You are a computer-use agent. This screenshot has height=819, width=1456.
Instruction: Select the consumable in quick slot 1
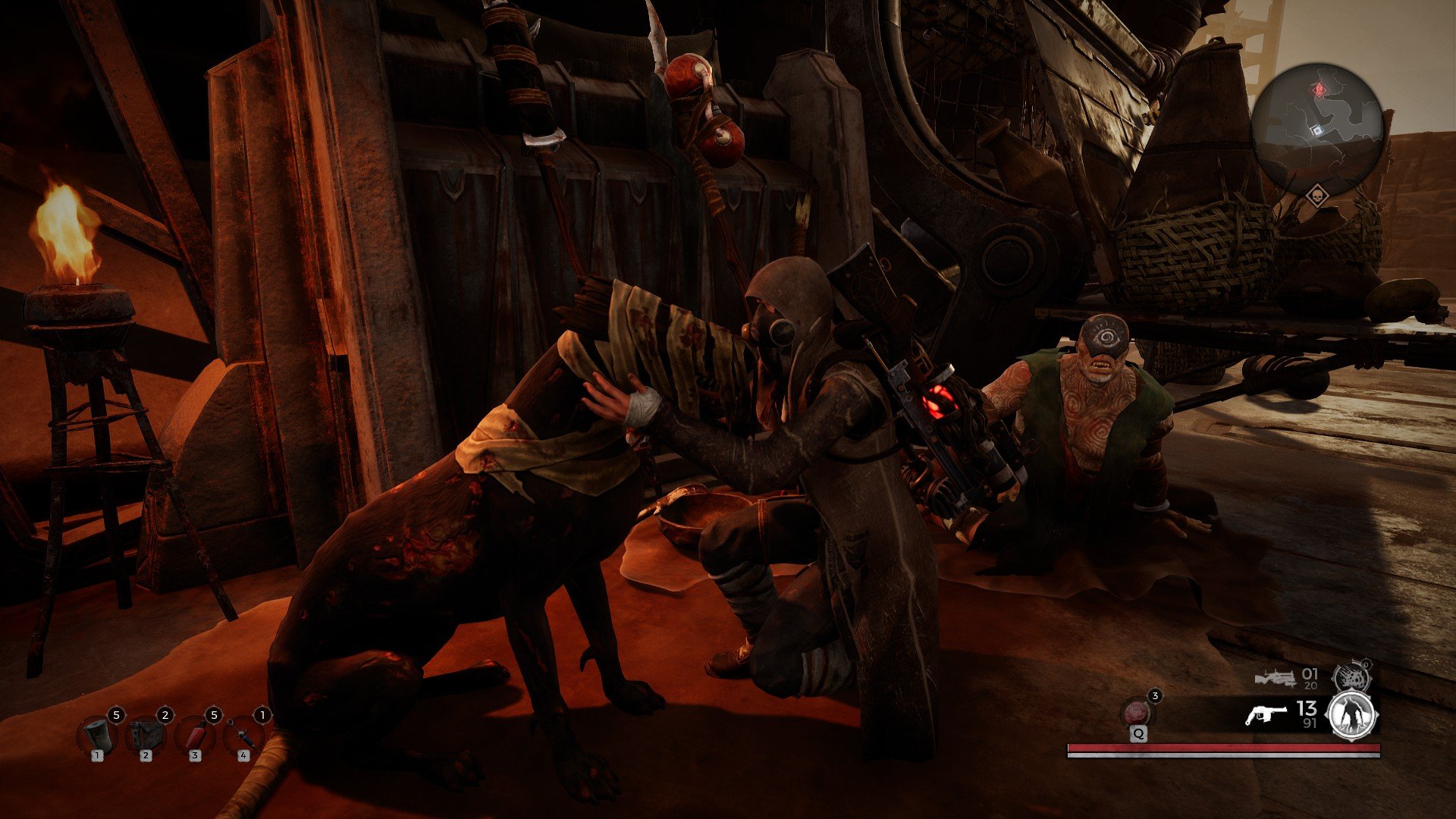[99, 732]
